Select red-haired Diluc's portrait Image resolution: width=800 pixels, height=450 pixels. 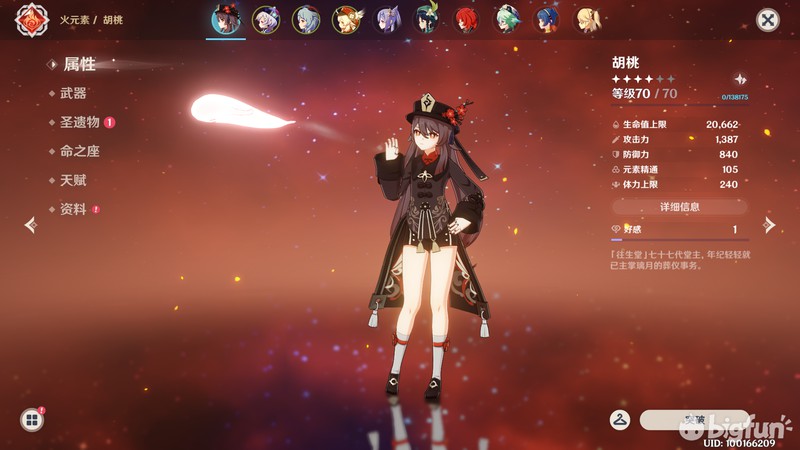click(467, 20)
